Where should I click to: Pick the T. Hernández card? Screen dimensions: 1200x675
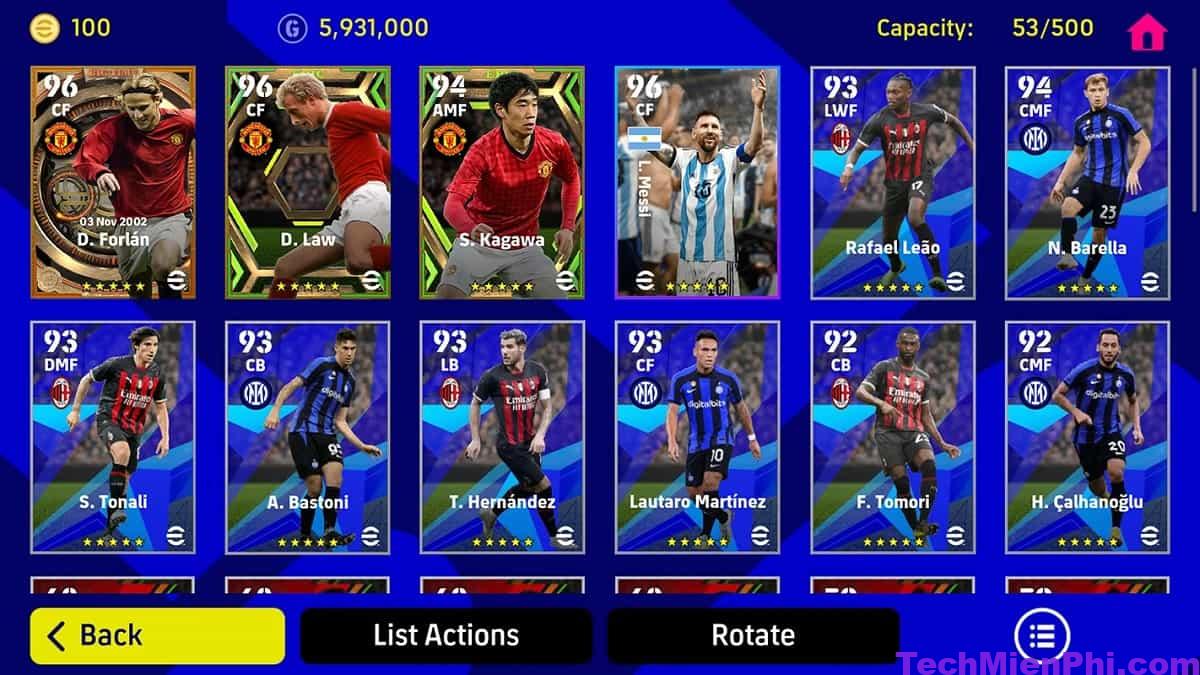point(502,437)
